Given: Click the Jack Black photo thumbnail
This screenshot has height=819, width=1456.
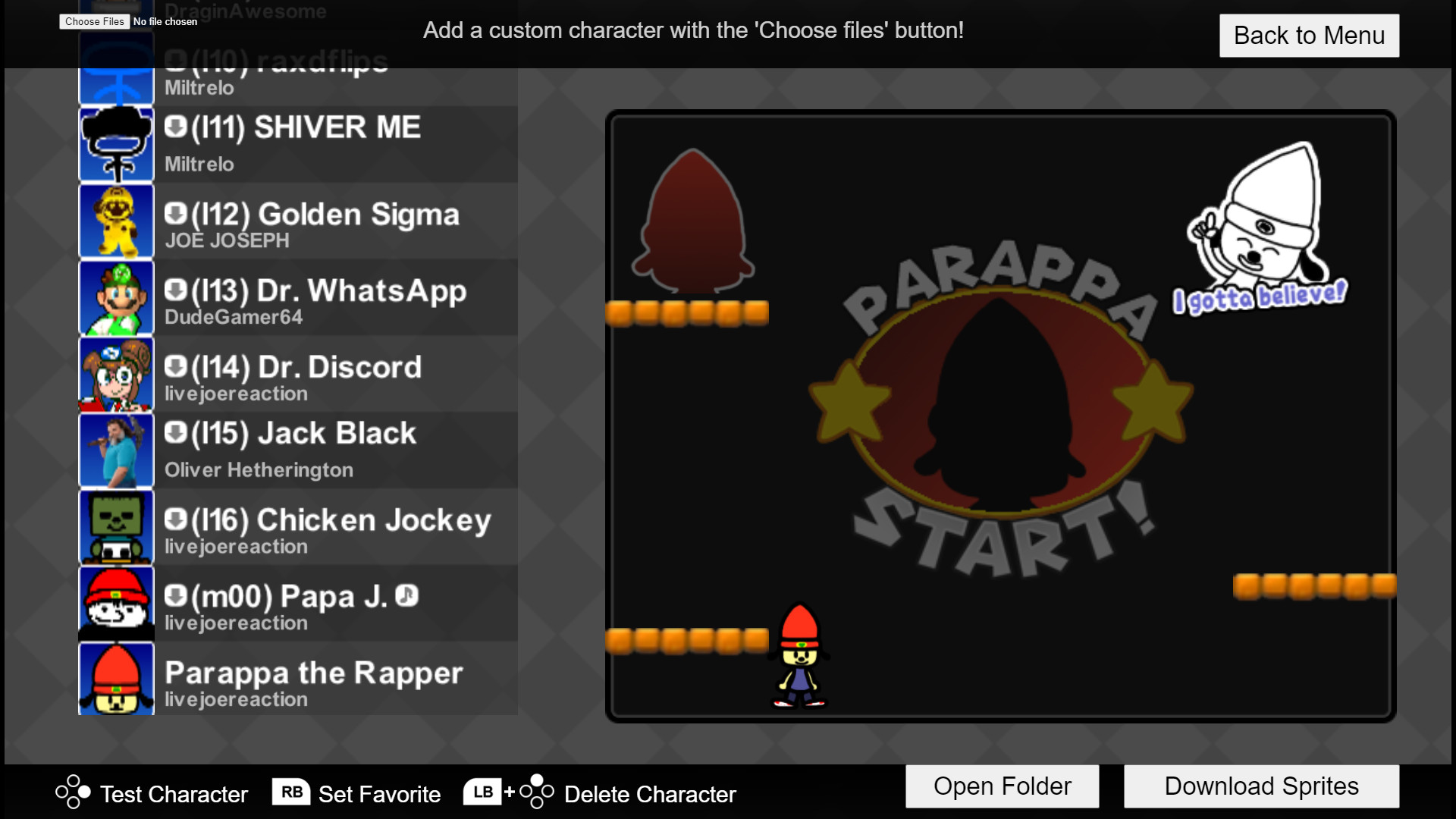Looking at the screenshot, I should point(115,450).
